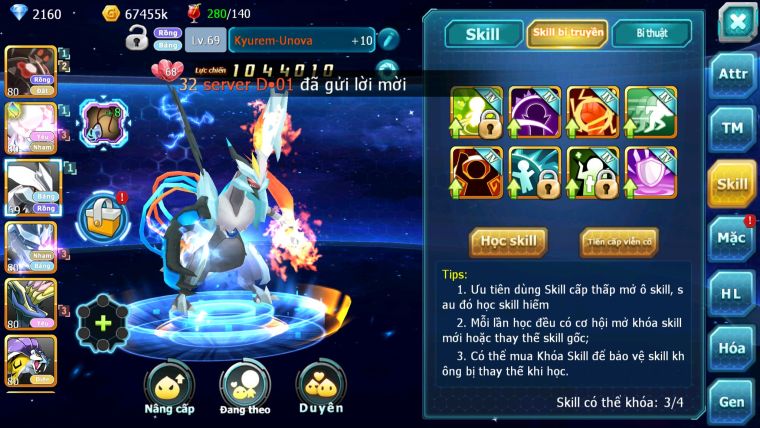This screenshot has height=428, width=760.
Task: Open the TM side tab
Action: point(732,127)
